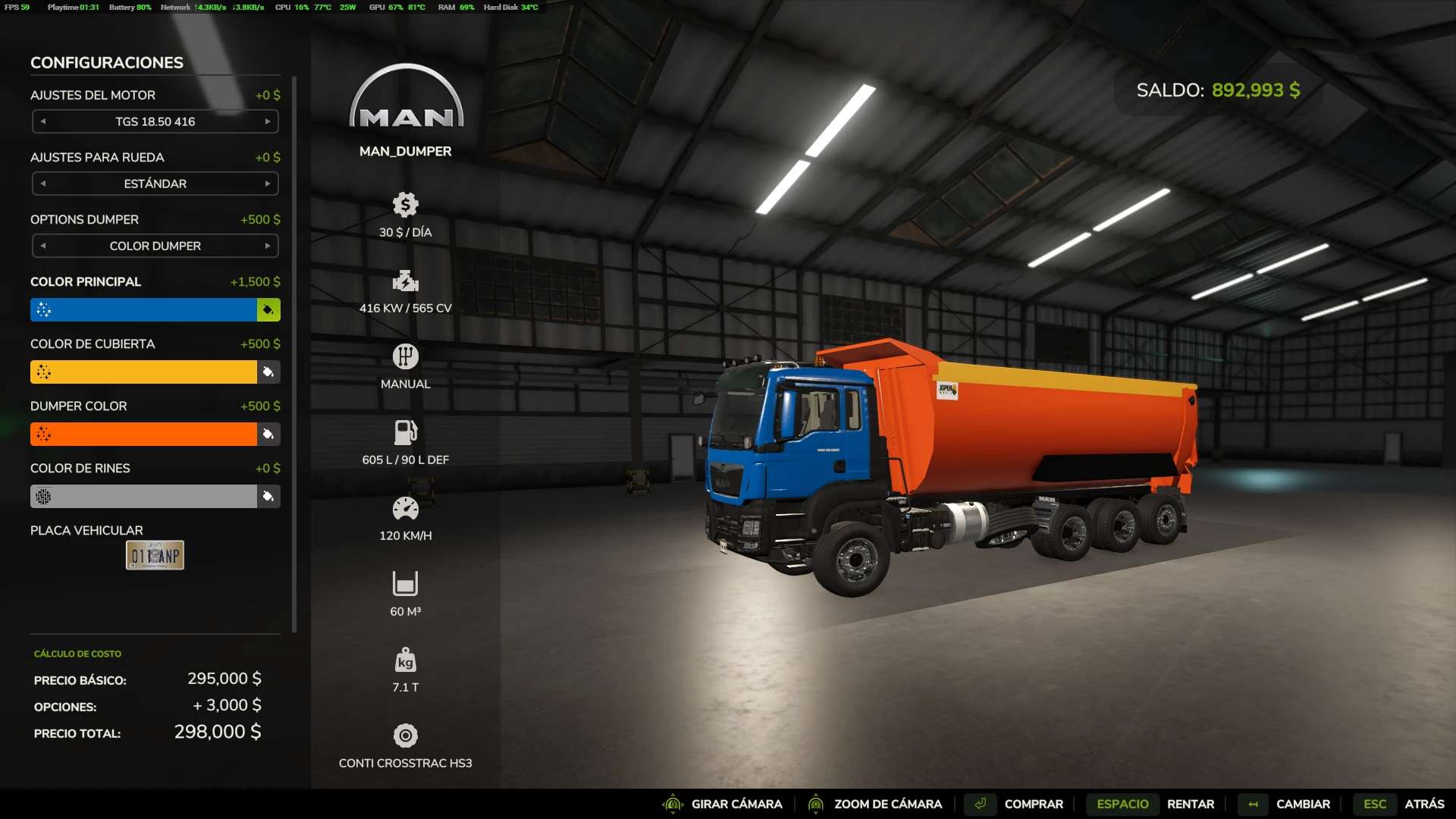The width and height of the screenshot is (1456, 819).
Task: Edit the vehicle license plate thumbnail
Action: (155, 555)
